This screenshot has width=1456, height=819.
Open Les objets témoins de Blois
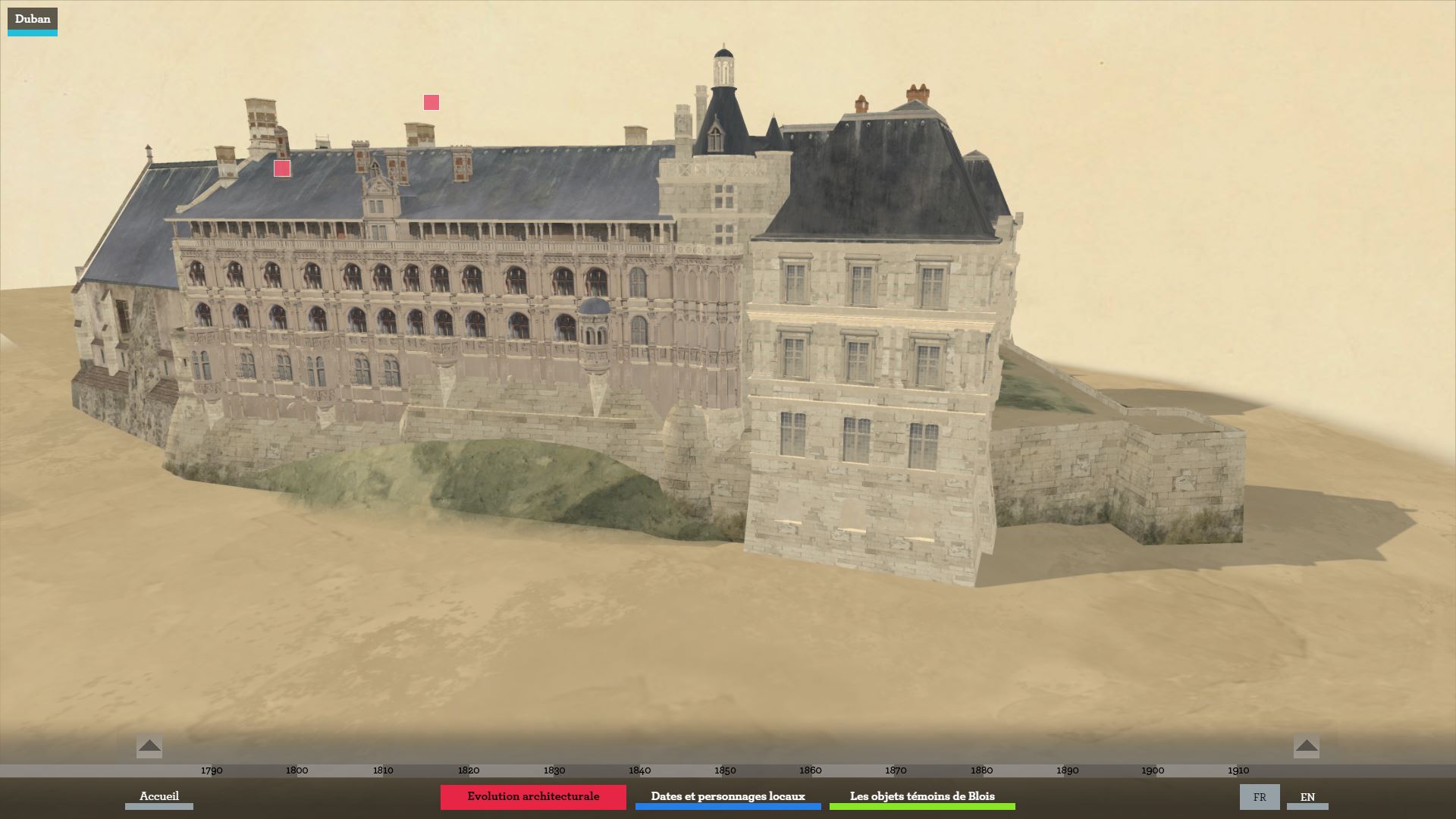coord(922,796)
